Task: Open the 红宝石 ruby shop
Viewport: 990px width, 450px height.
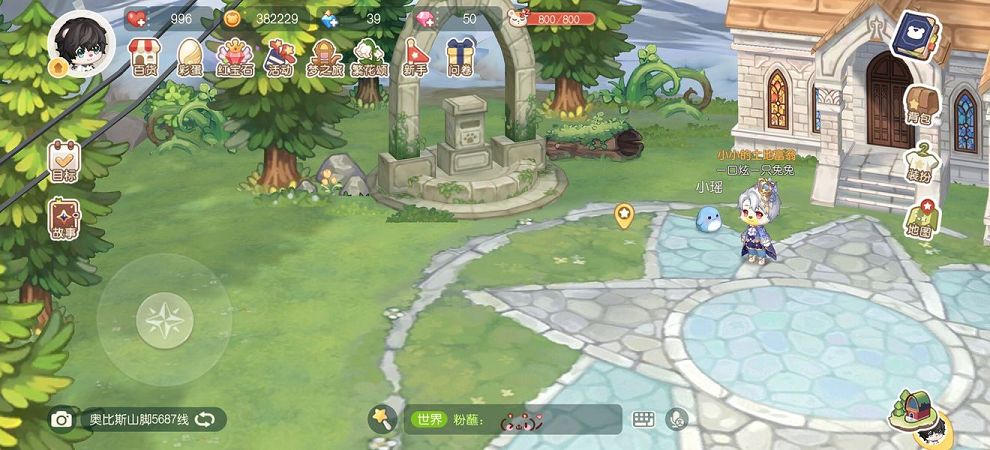Action: (x=235, y=56)
